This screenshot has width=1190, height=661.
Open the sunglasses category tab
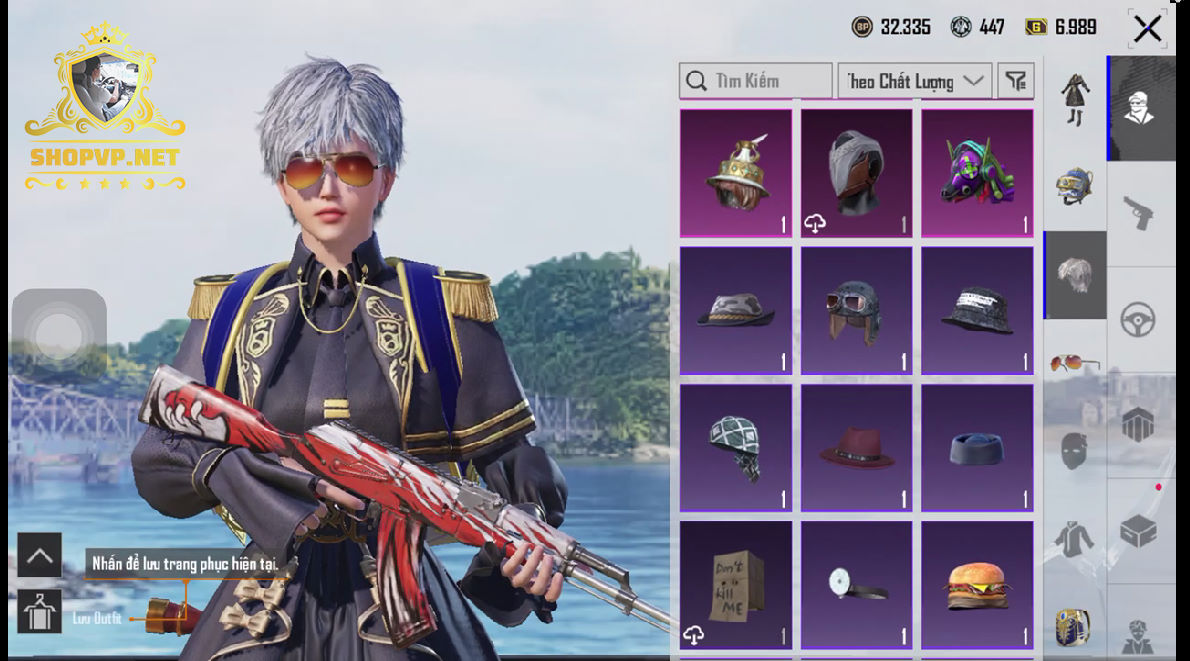click(x=1075, y=362)
